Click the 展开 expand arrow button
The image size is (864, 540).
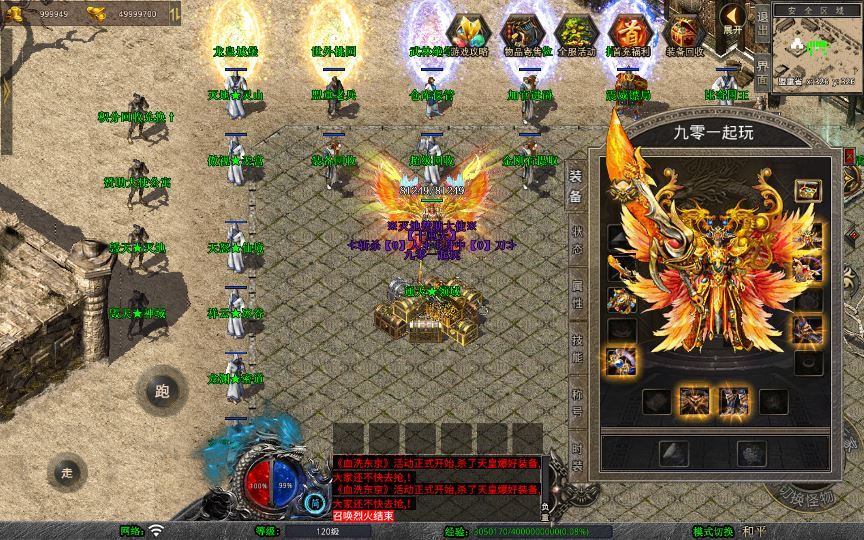734,19
